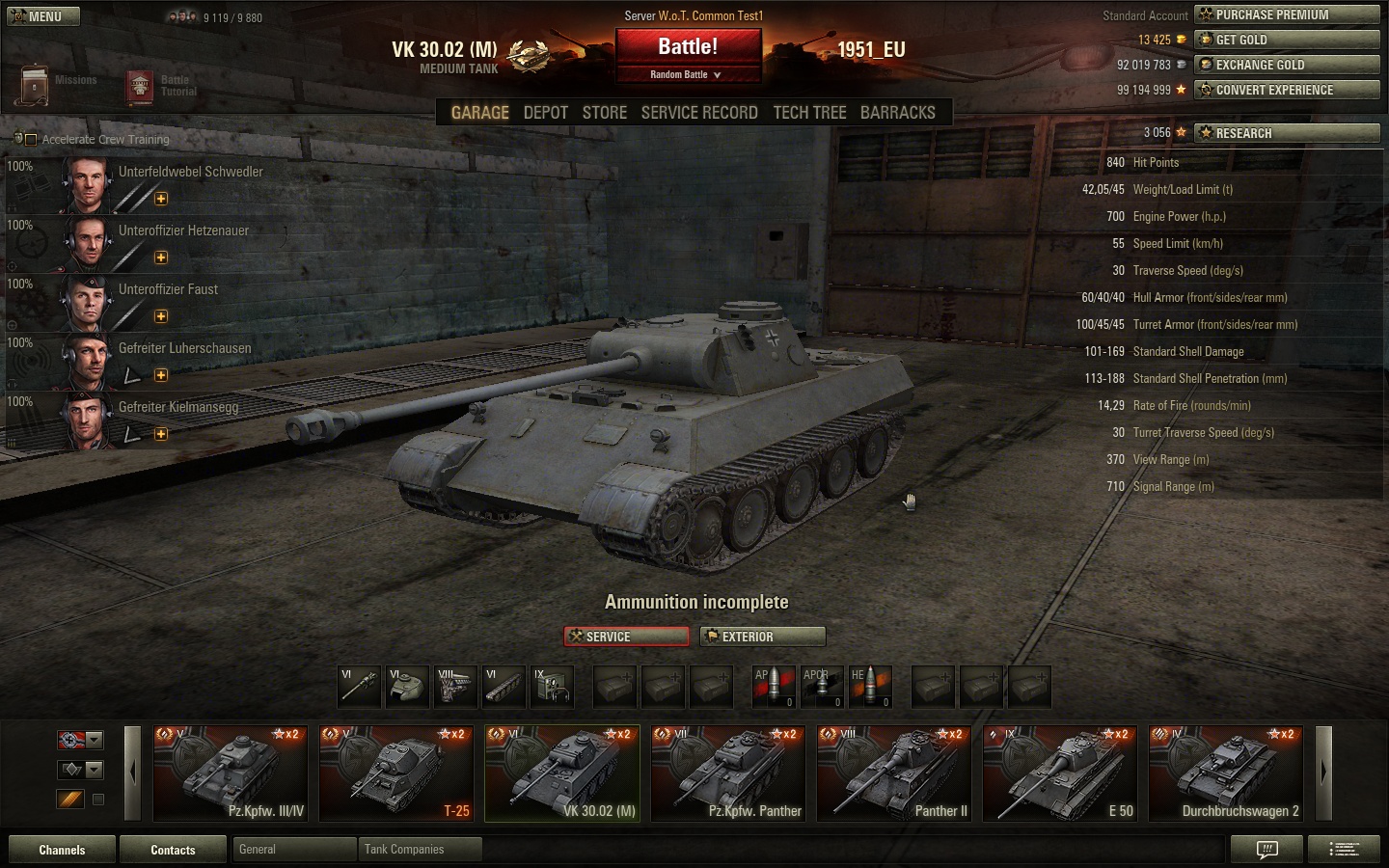Open the EXTERIOR customization button
The image size is (1389, 868).
point(762,637)
